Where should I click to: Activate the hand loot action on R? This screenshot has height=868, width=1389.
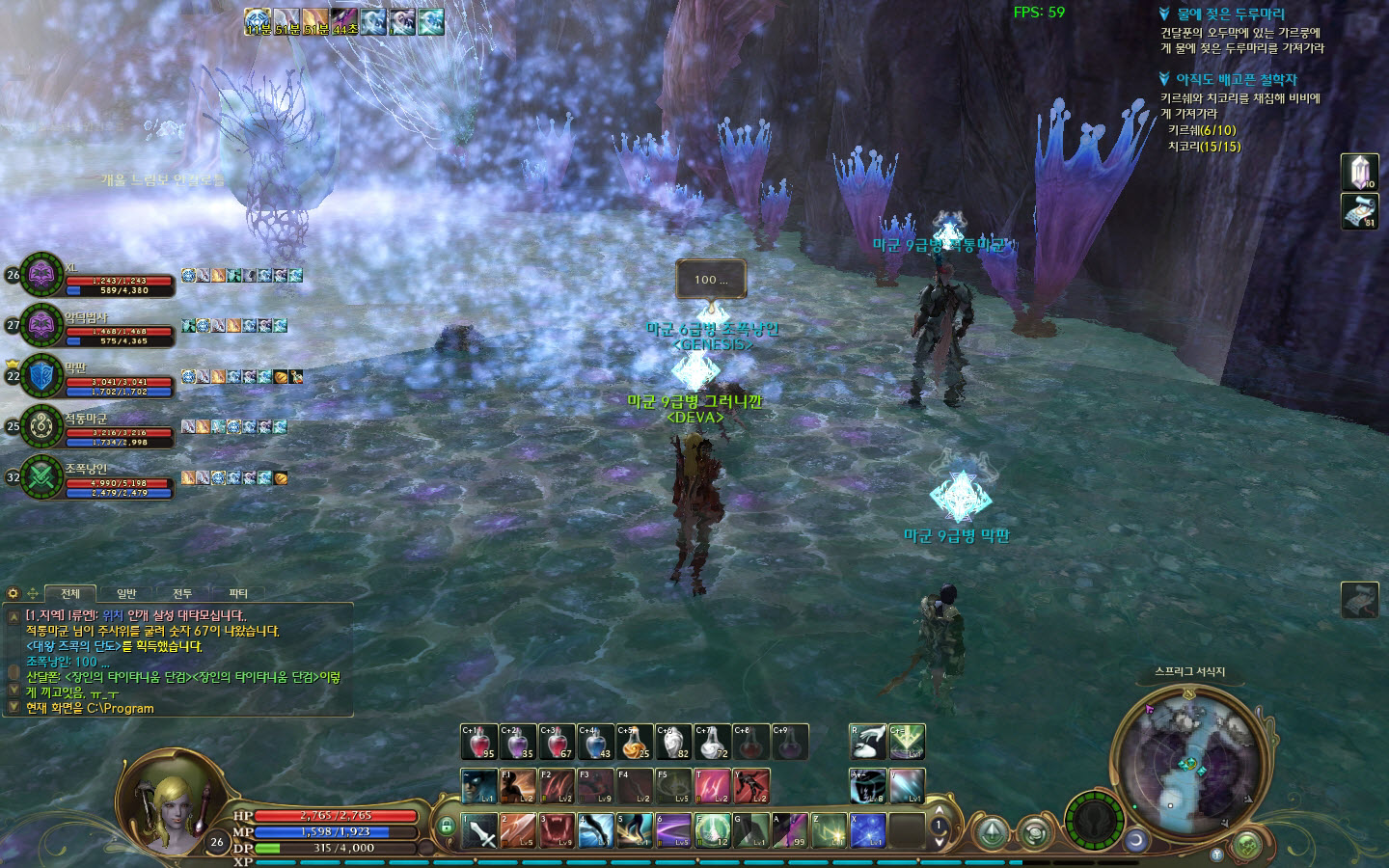click(868, 742)
